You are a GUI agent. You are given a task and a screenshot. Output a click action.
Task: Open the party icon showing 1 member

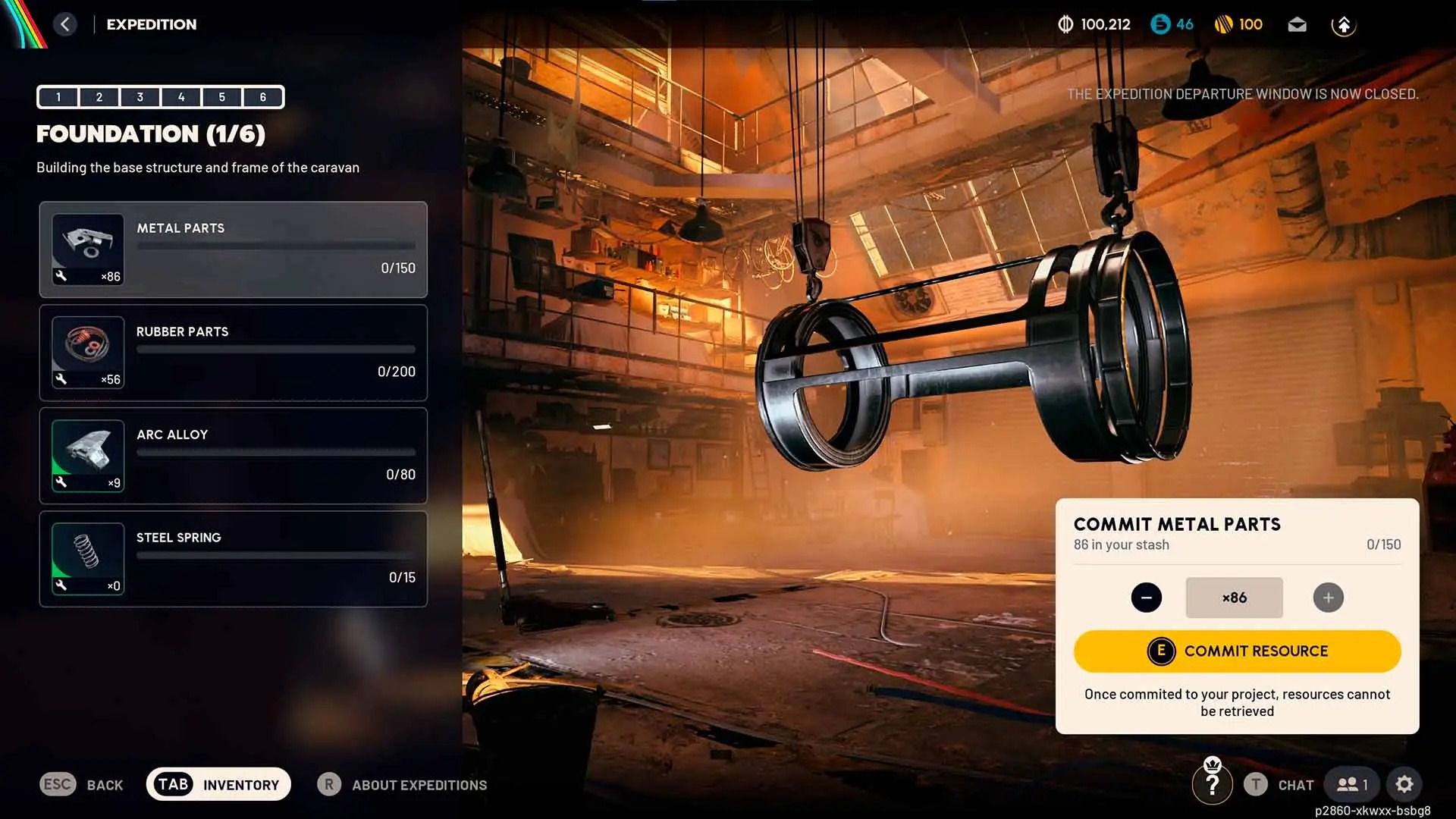pos(1351,784)
